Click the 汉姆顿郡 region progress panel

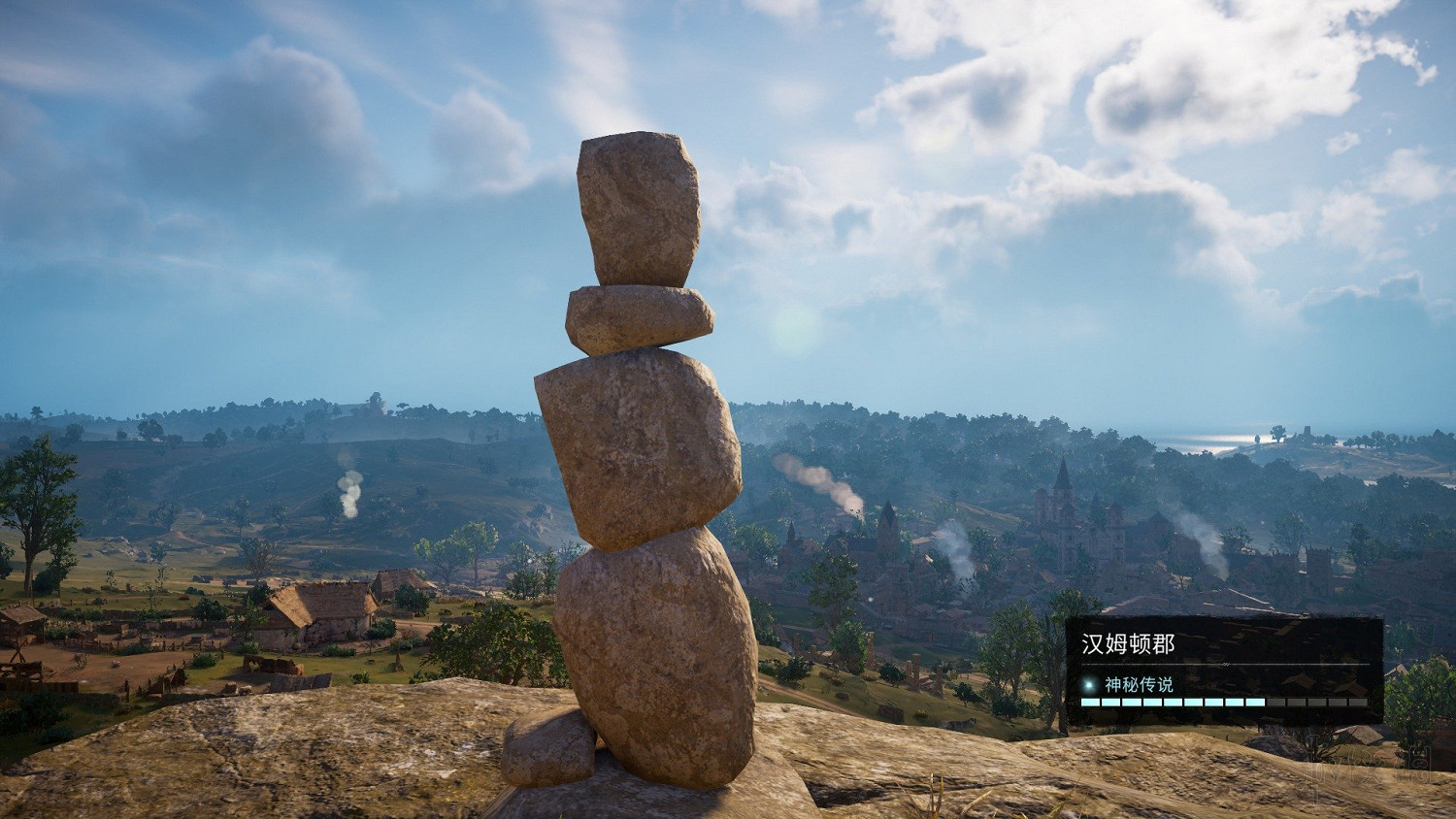point(1223,670)
